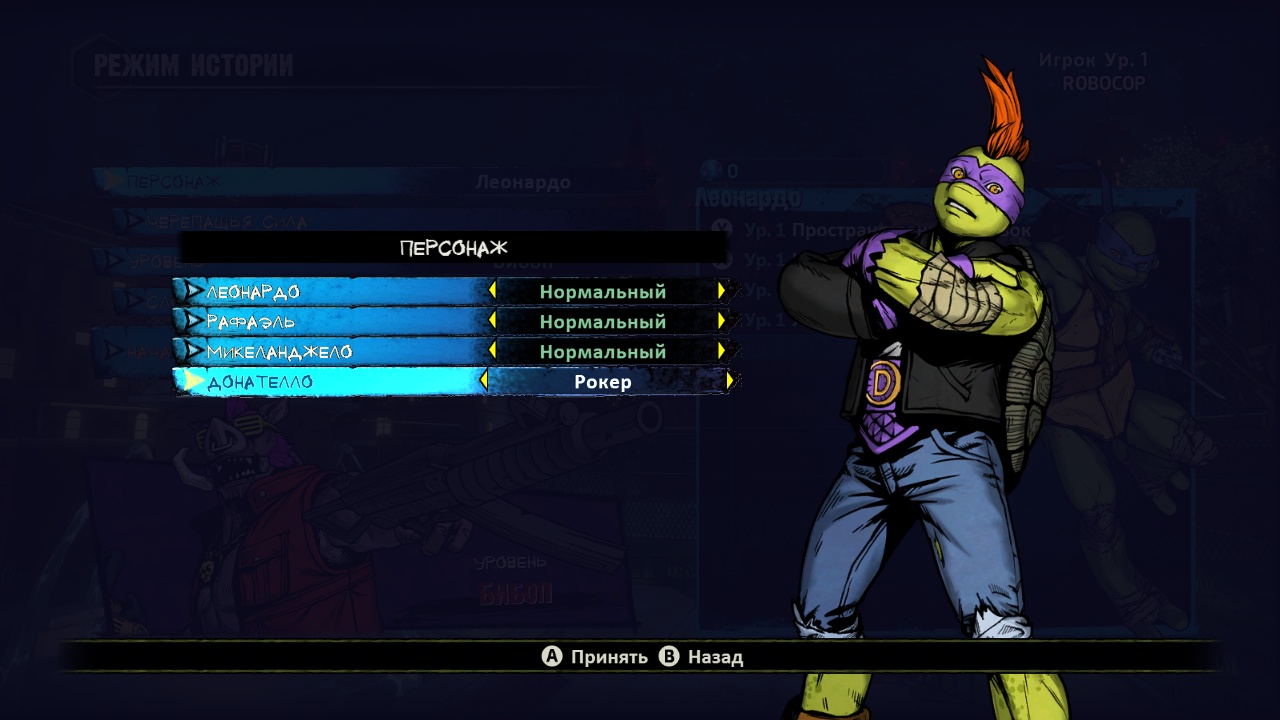Cycle Донателло's Рокер costume with left arrow
This screenshot has width=1280, height=720.
(485, 381)
